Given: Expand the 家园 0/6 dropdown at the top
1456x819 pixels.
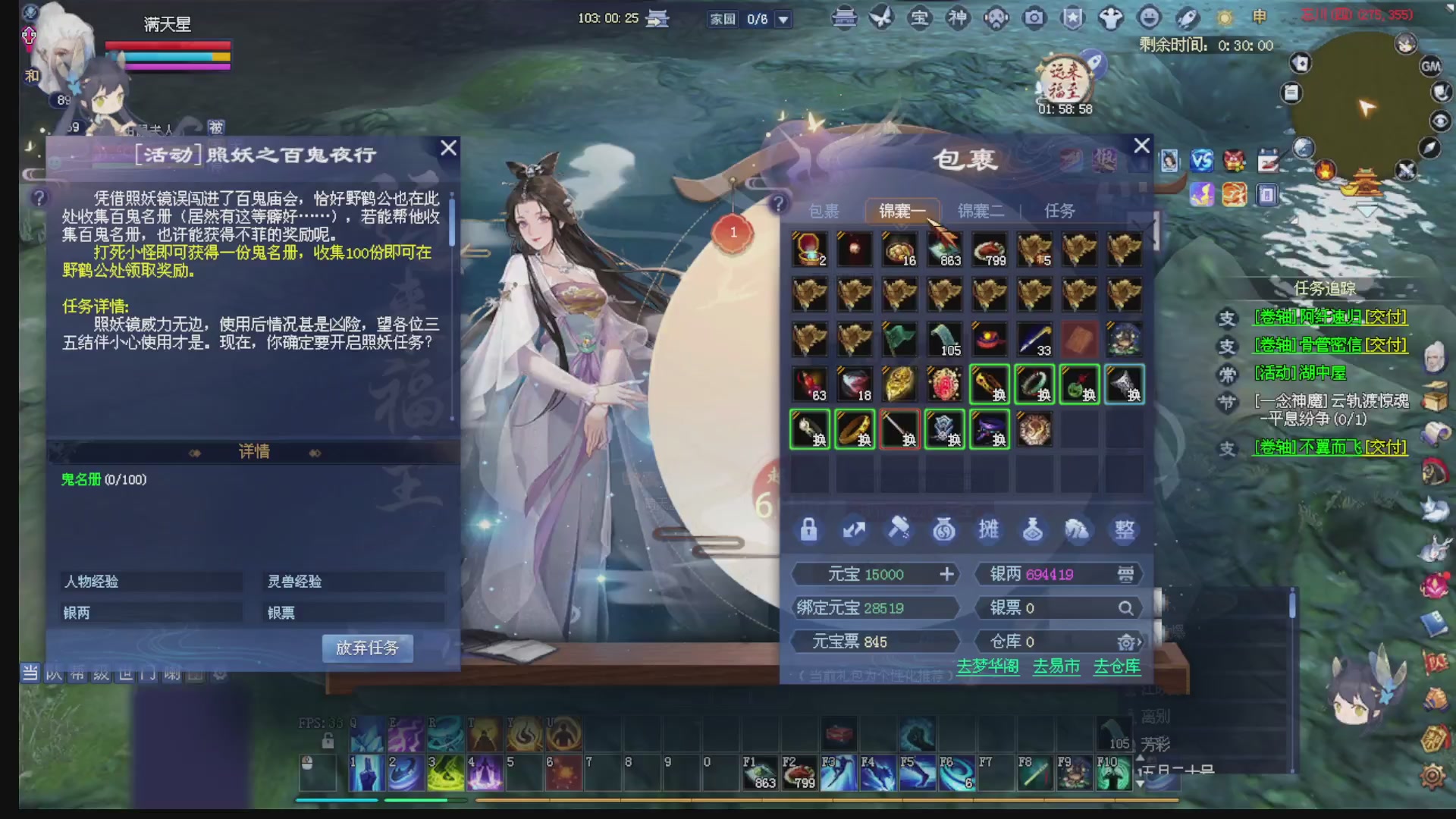Looking at the screenshot, I should [x=784, y=20].
